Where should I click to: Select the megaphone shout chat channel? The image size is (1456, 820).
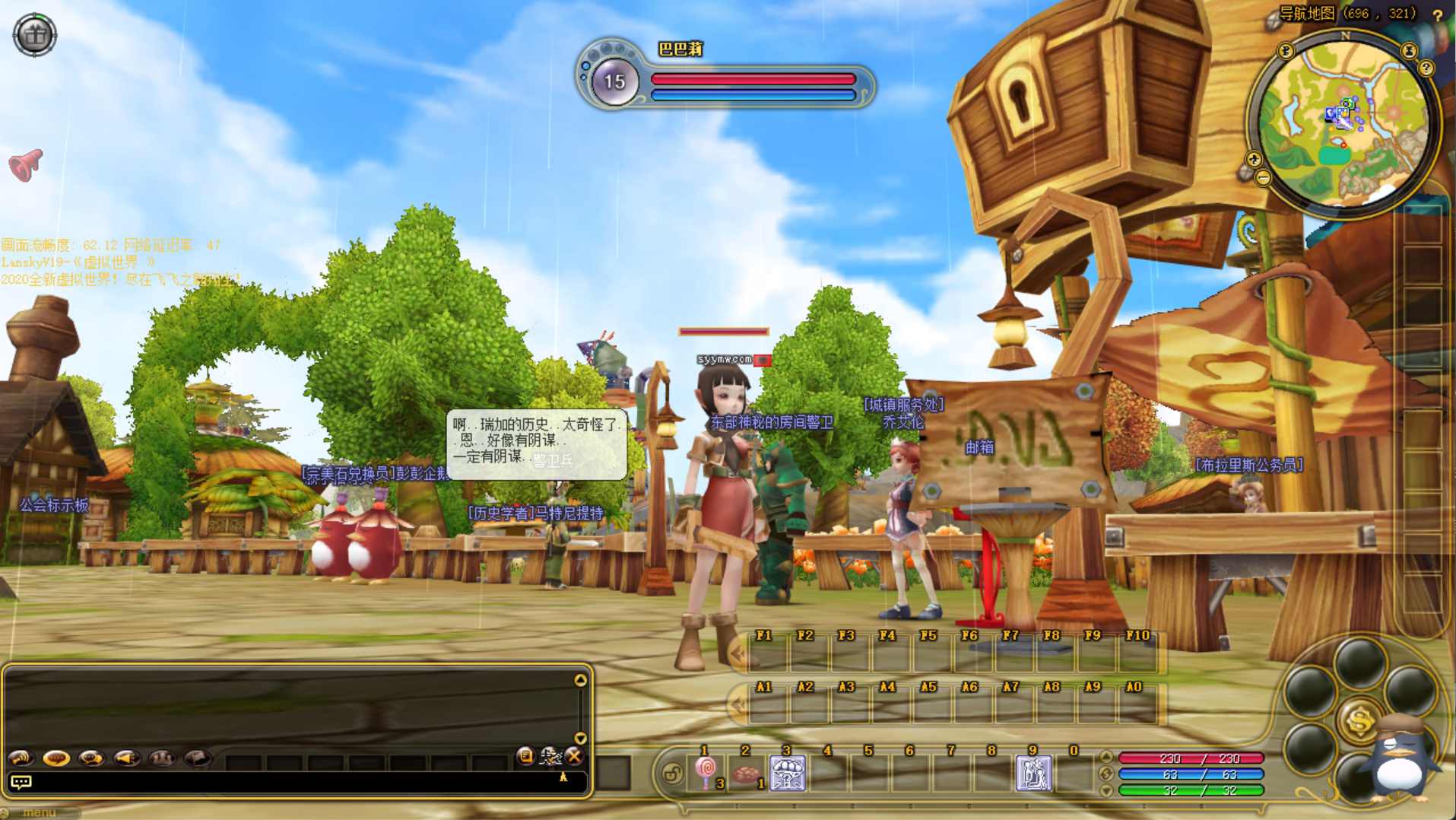[126, 758]
